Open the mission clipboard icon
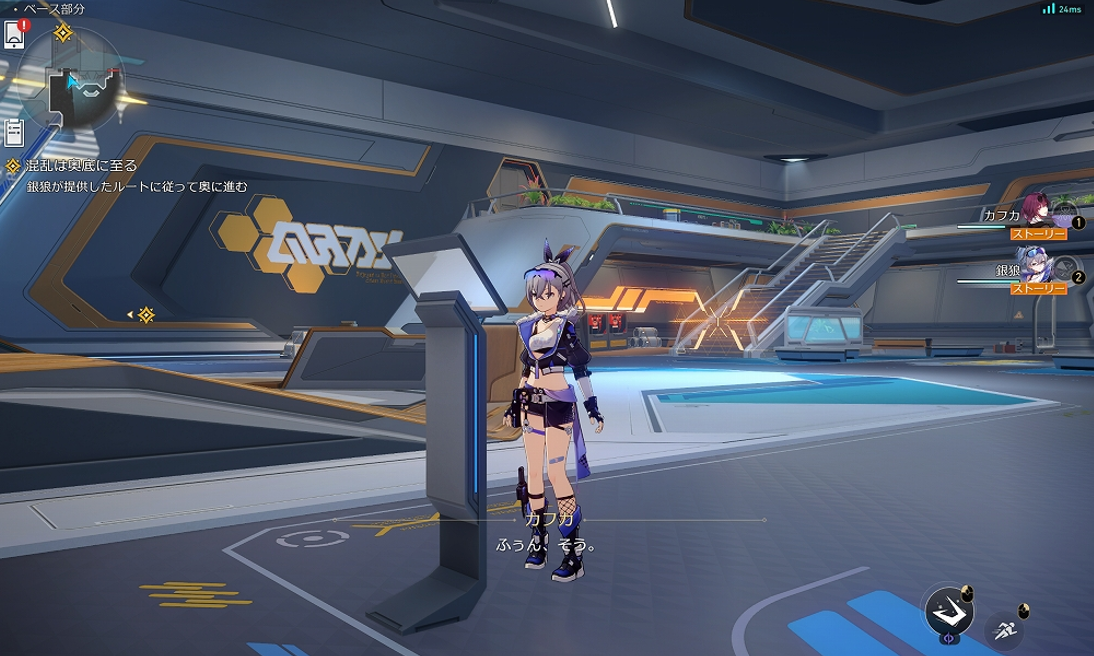 pos(14,131)
